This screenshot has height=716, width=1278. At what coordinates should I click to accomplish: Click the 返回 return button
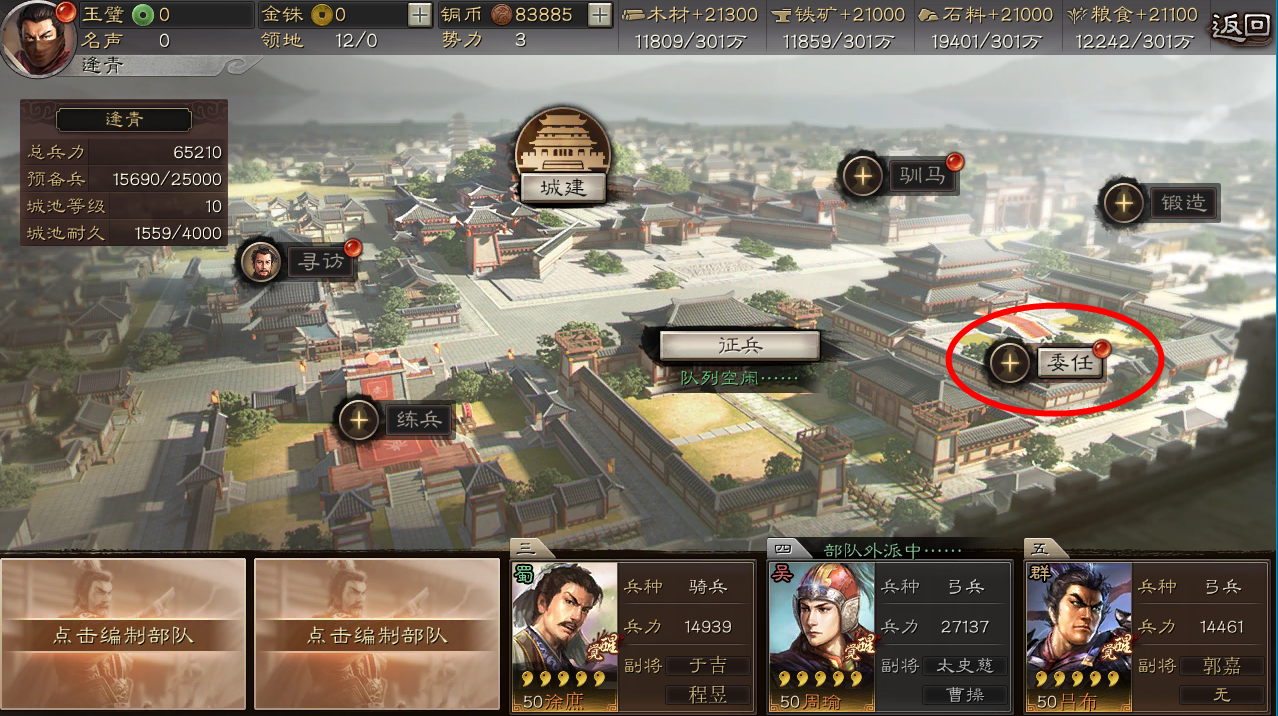(x=1241, y=25)
